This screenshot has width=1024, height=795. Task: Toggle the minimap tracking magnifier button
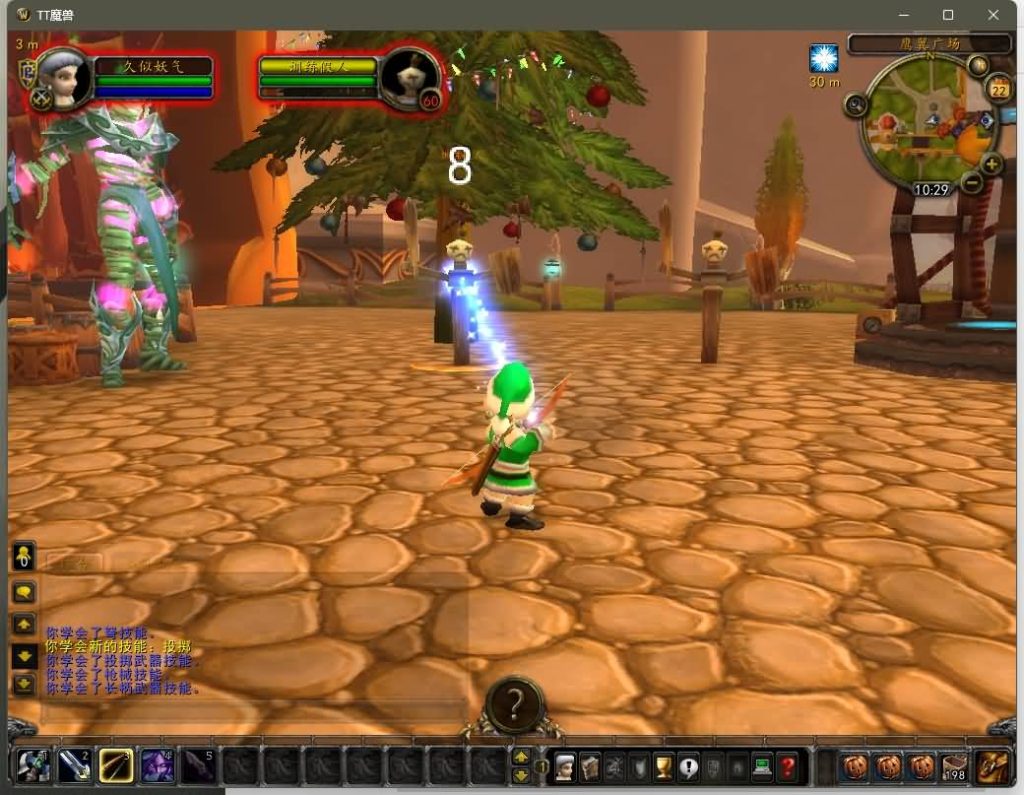coord(856,105)
